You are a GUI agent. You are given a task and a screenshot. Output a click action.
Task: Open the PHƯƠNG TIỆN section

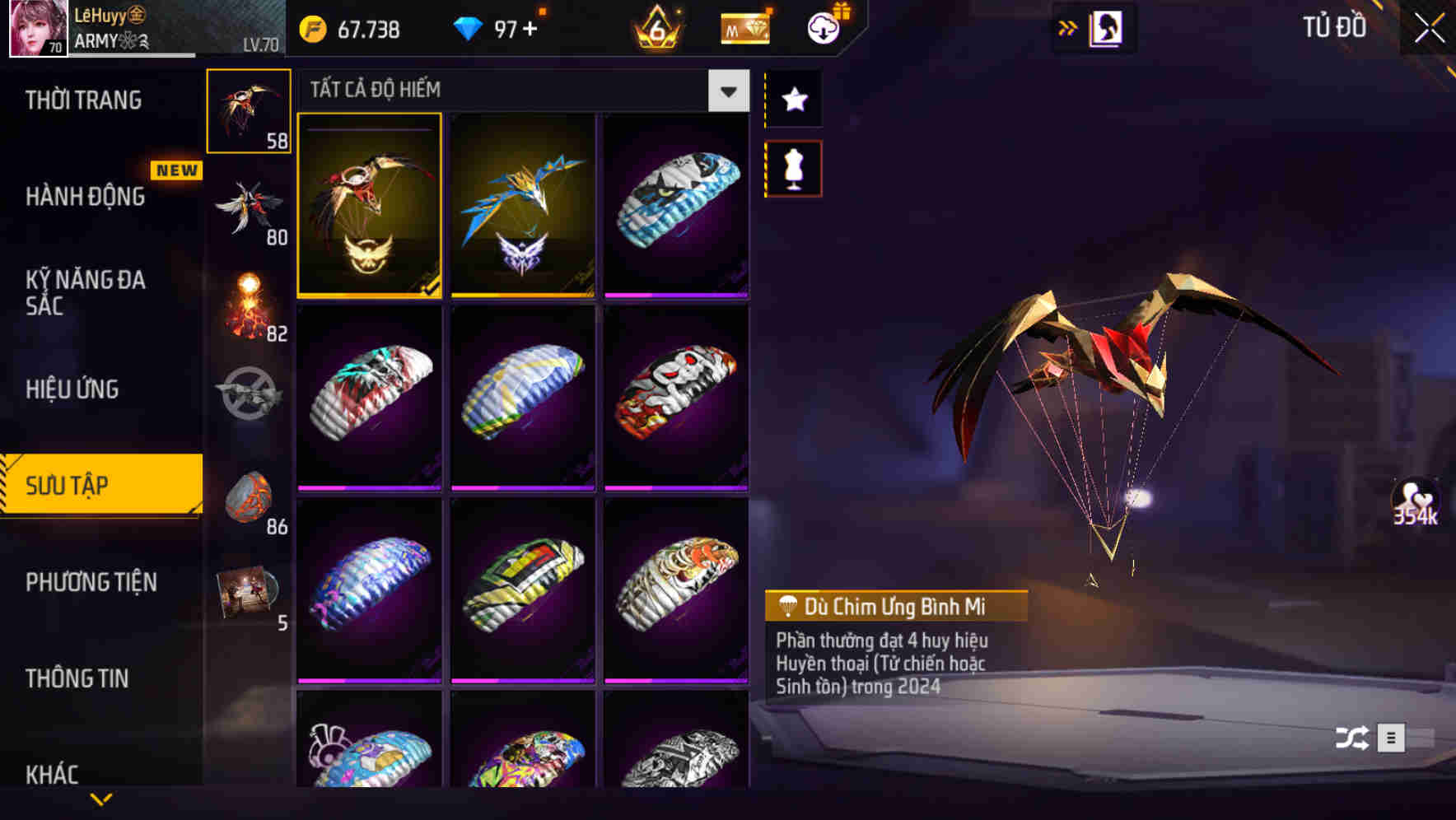tap(91, 581)
